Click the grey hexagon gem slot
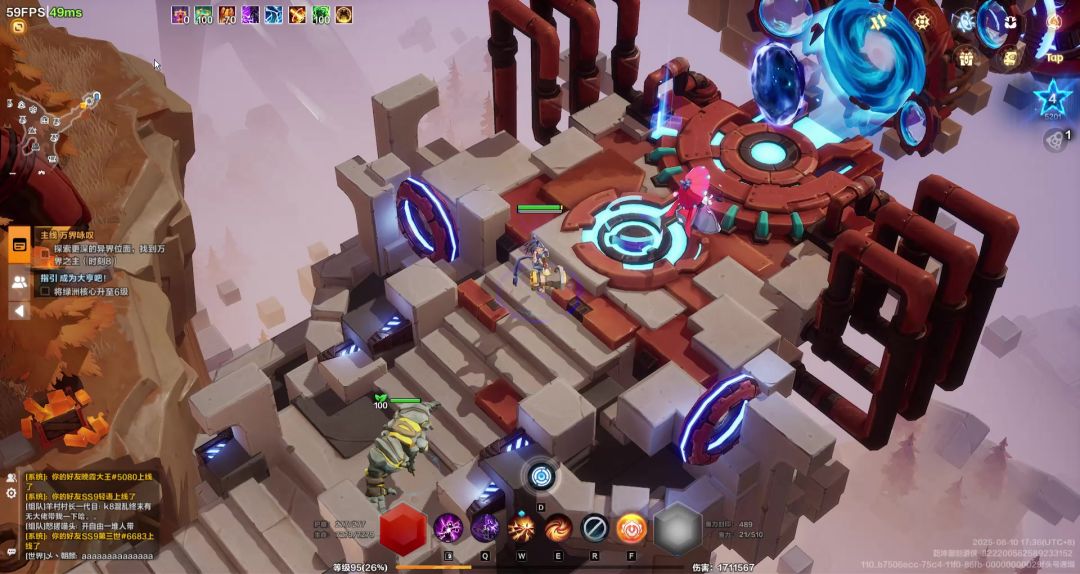1080x574 pixels. 677,527
